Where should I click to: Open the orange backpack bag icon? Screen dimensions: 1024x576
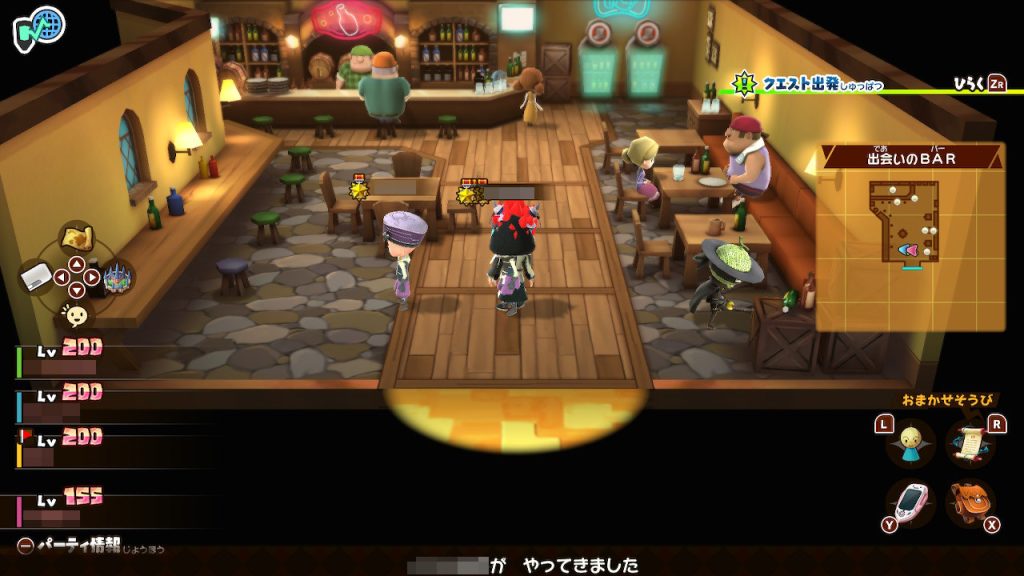(970, 503)
